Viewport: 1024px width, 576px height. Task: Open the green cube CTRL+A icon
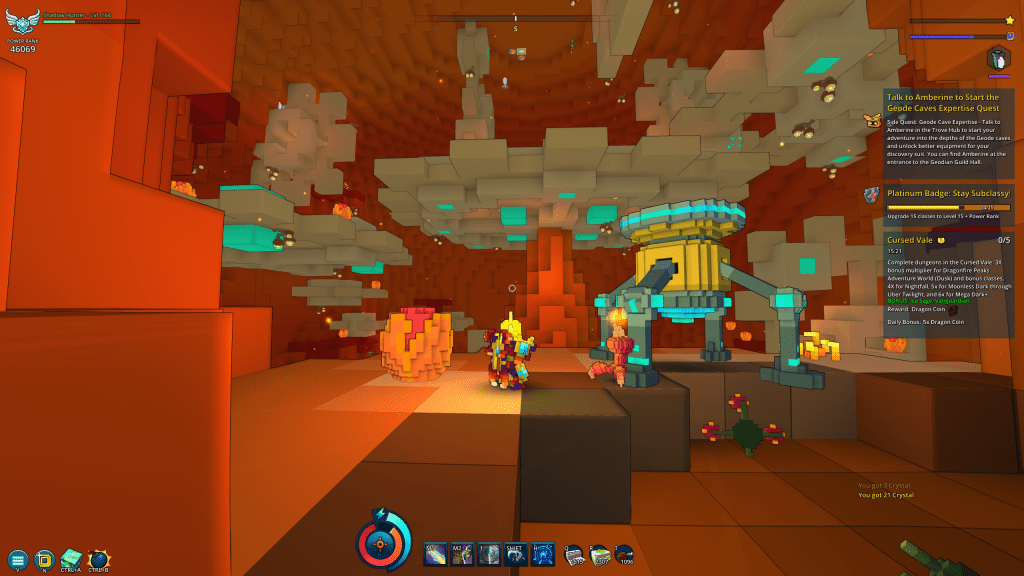pyautogui.click(x=71, y=558)
